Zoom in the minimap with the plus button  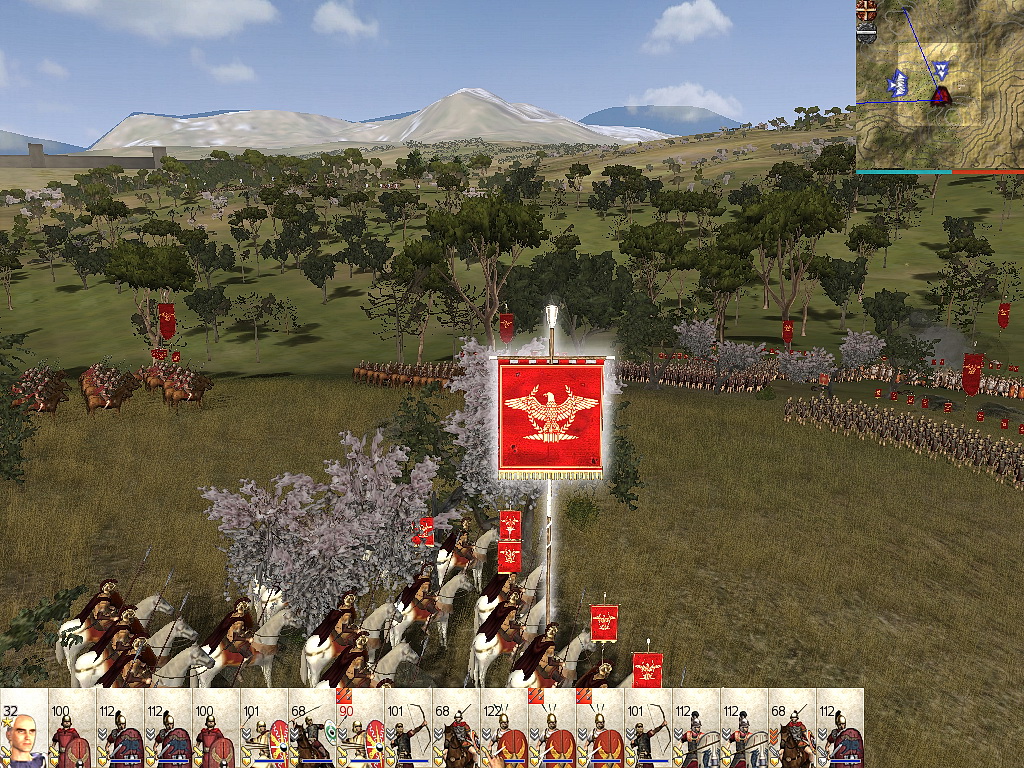[x=866, y=8]
